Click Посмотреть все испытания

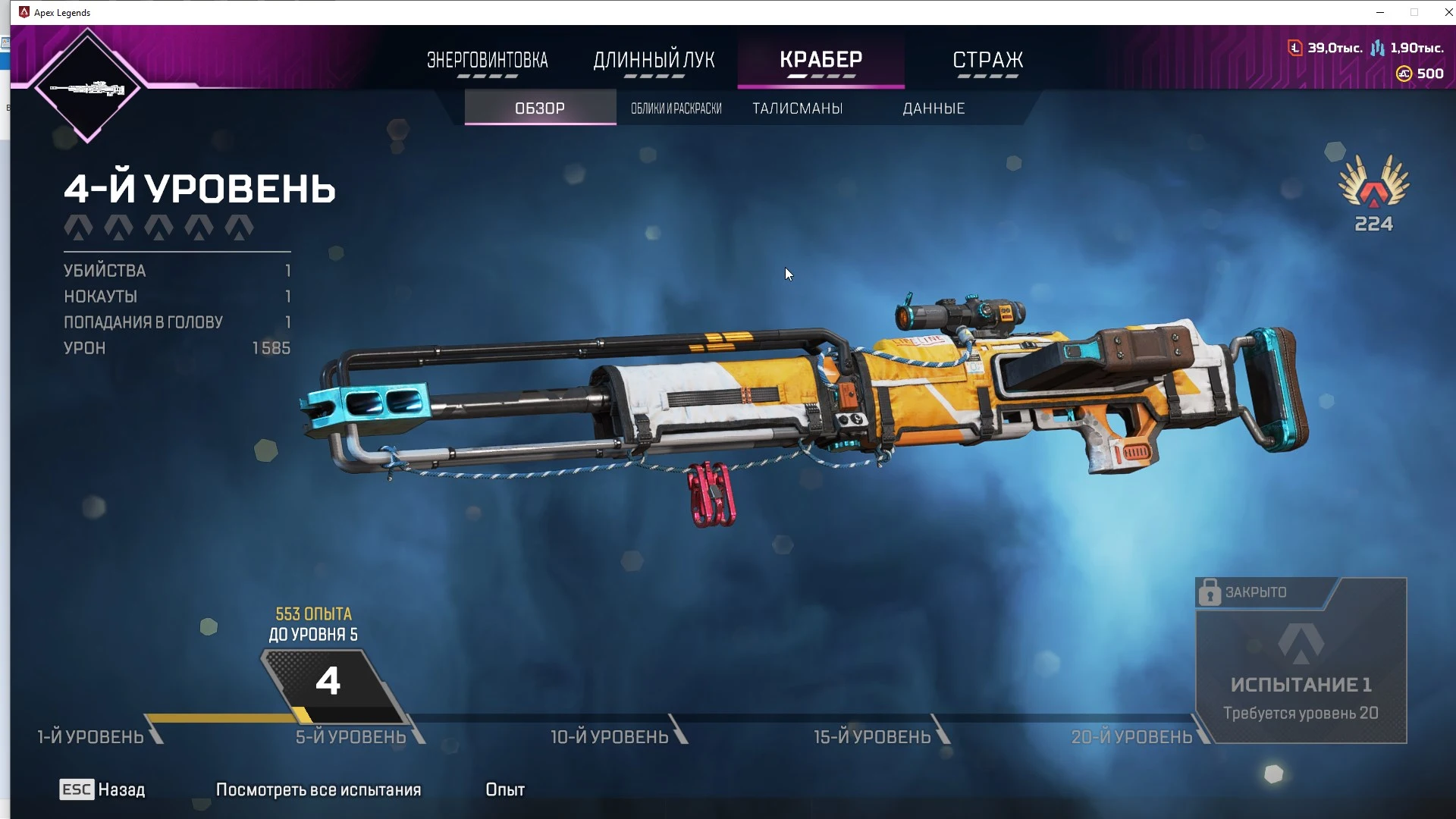(318, 789)
